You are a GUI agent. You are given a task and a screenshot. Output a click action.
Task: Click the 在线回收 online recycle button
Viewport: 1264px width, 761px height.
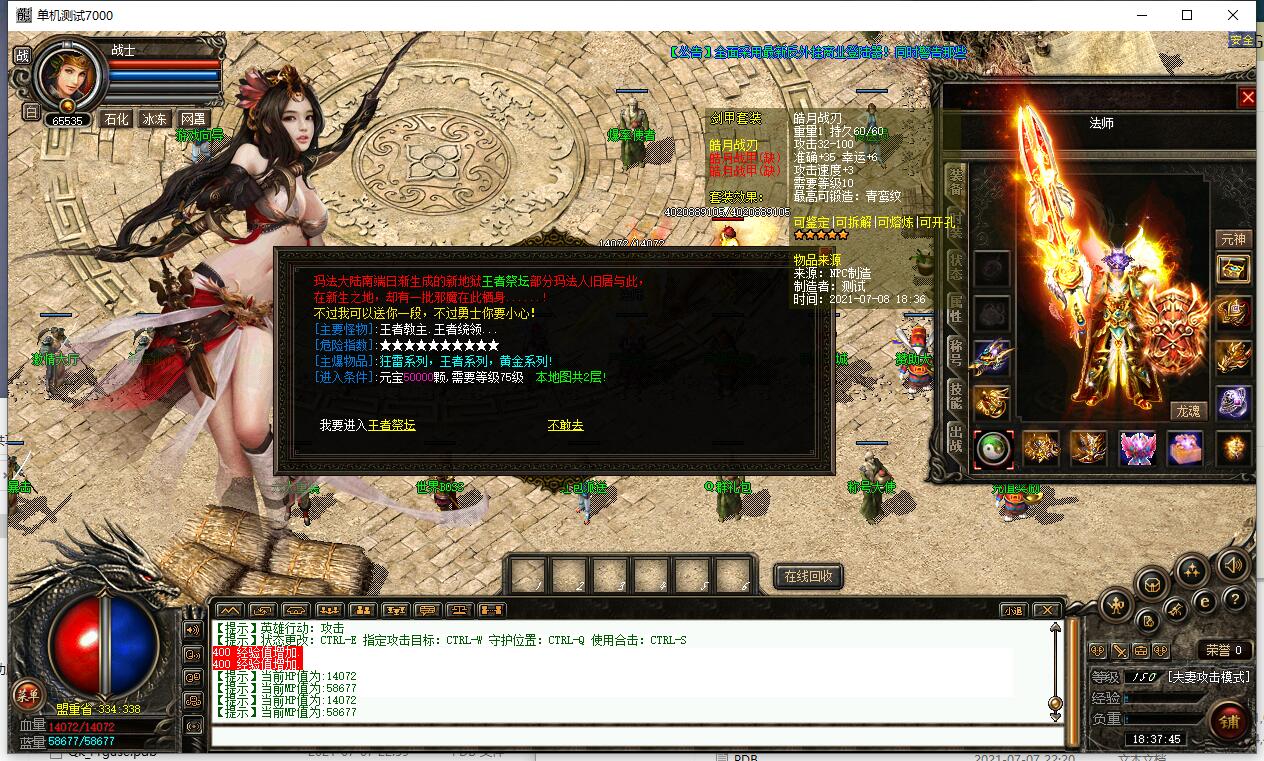pyautogui.click(x=809, y=577)
